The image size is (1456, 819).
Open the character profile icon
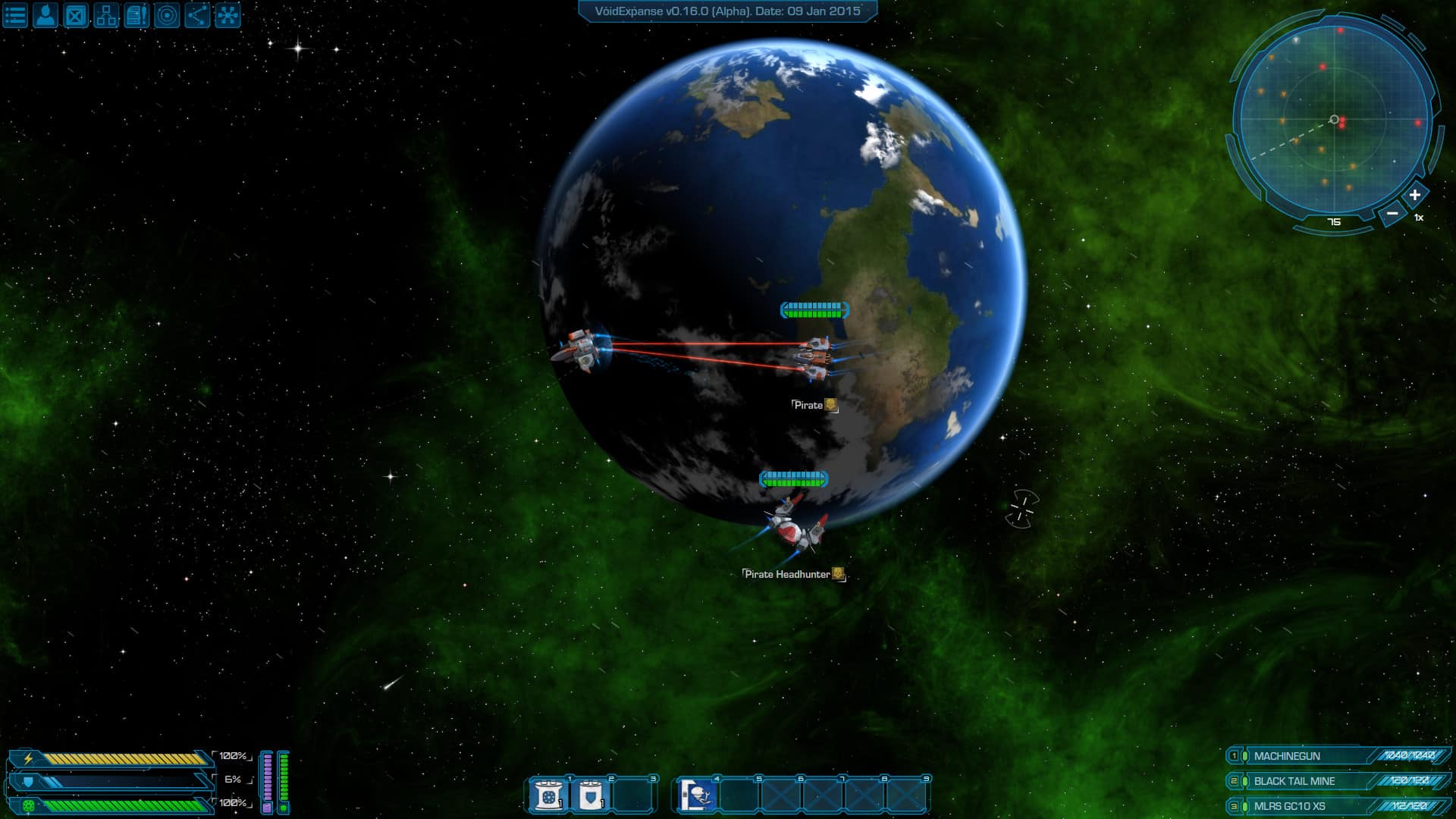[45, 15]
